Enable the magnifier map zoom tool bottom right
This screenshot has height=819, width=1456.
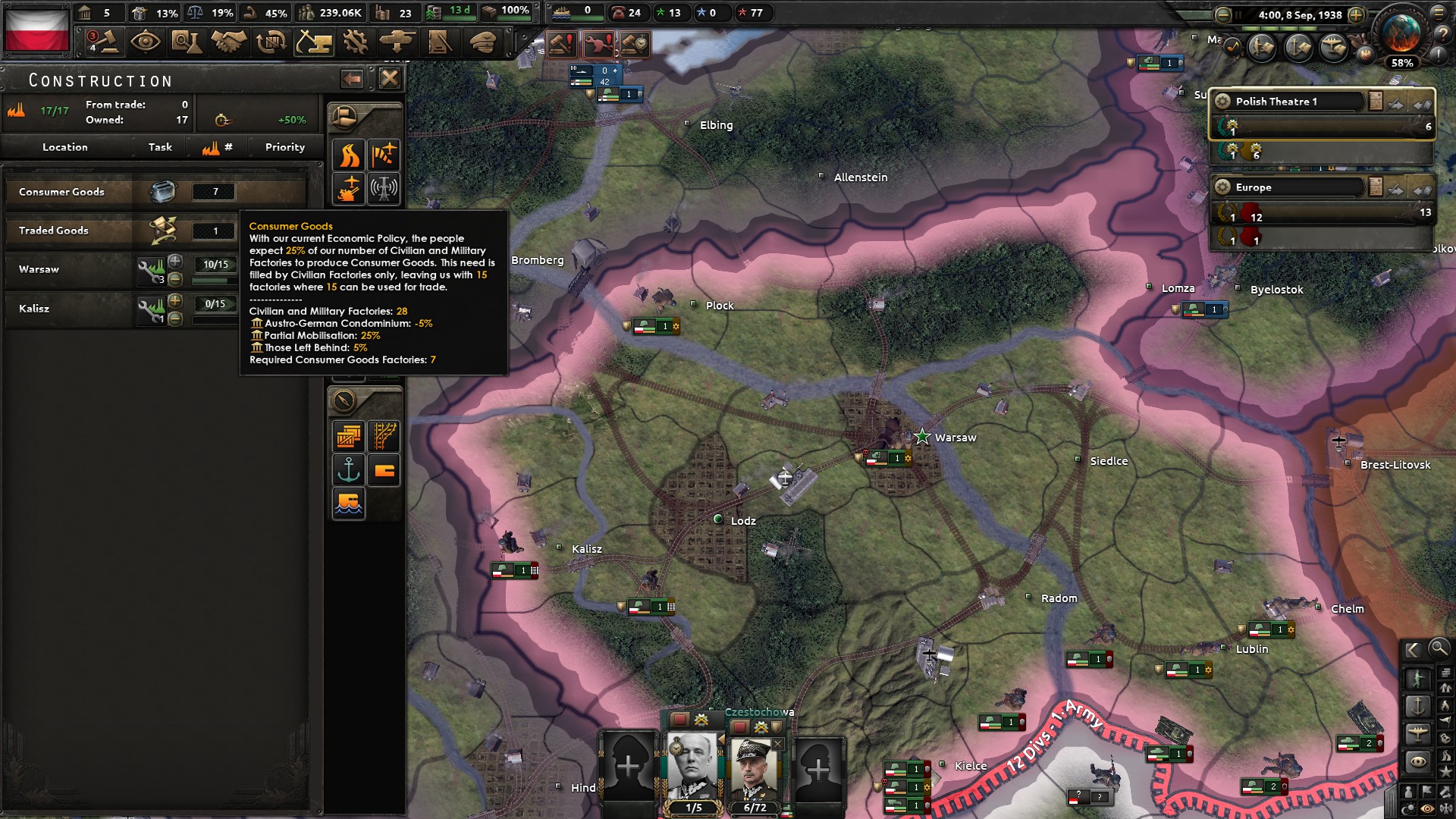point(1439,650)
